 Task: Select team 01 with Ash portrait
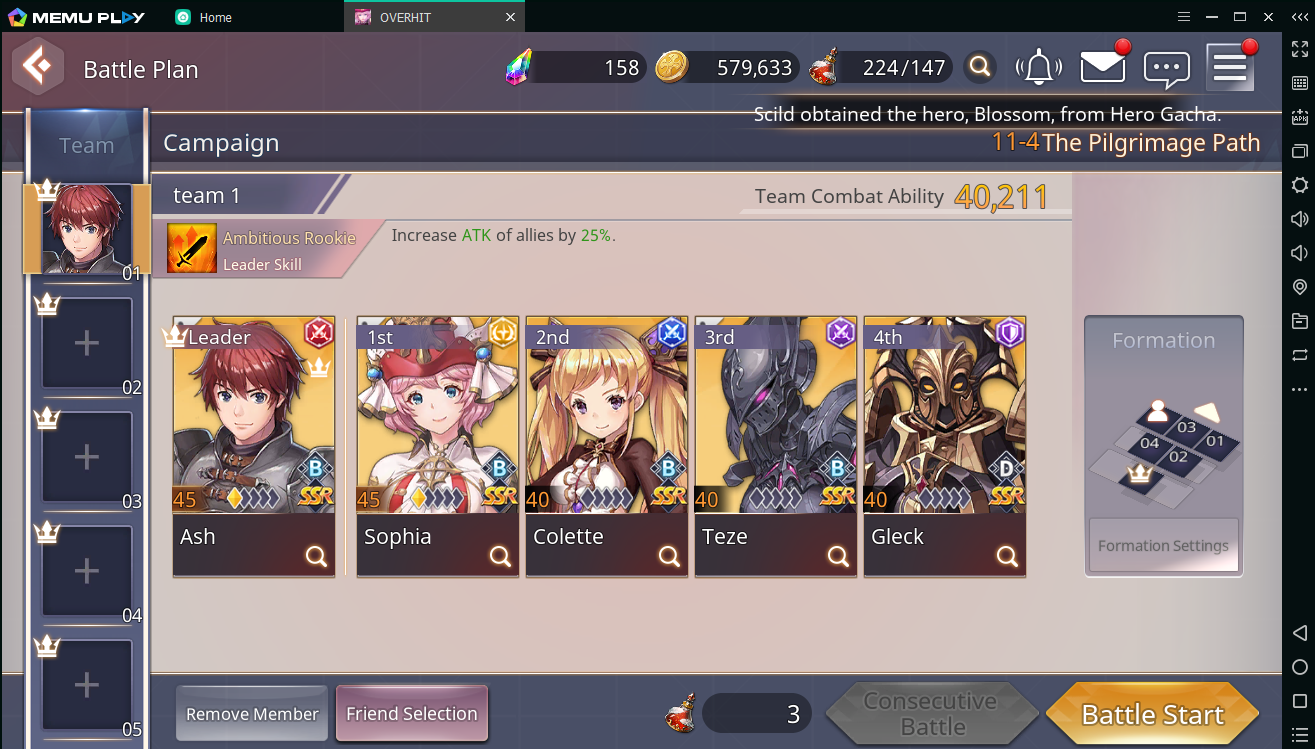tap(87, 230)
